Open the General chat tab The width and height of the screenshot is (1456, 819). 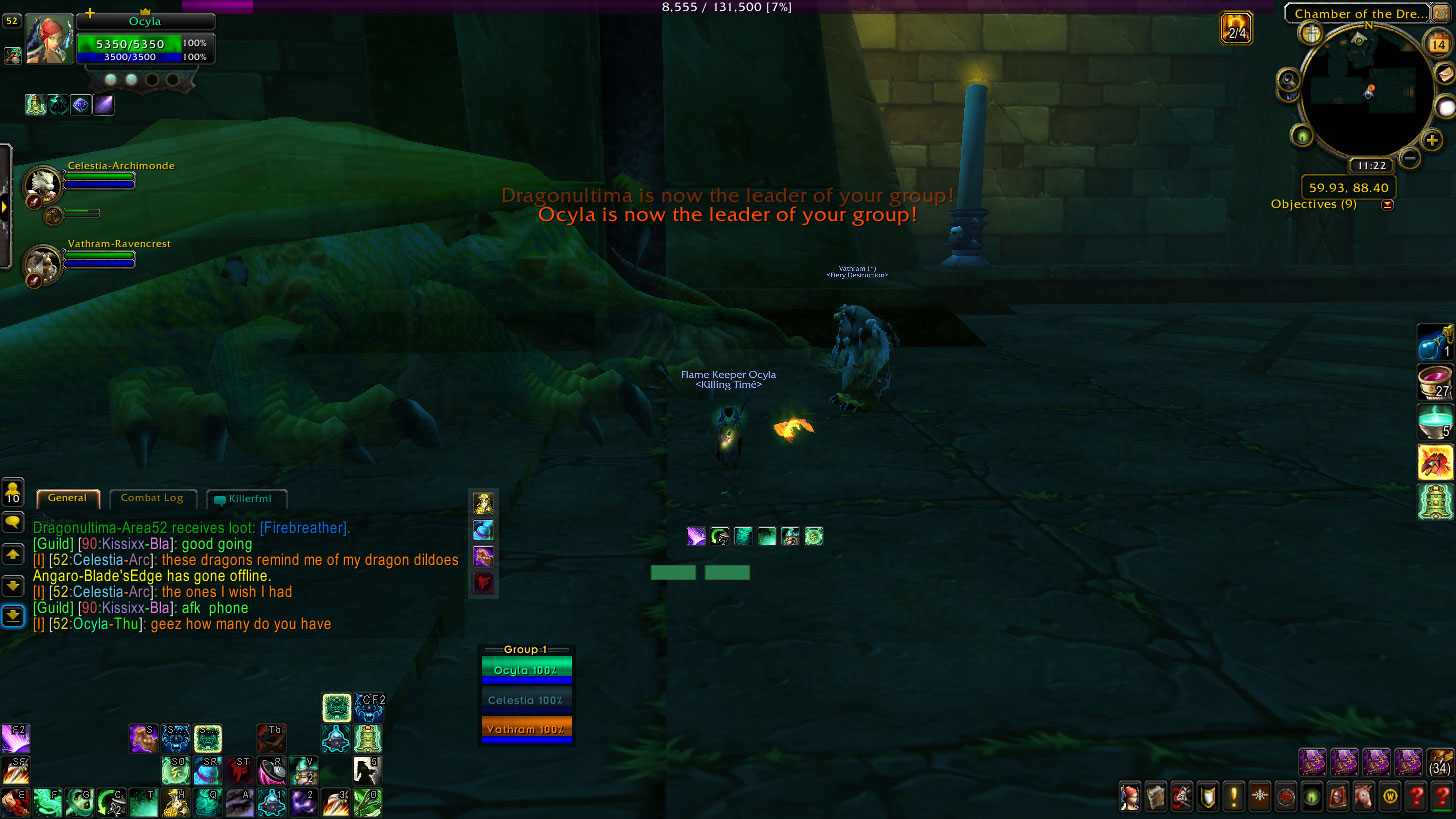coord(68,498)
